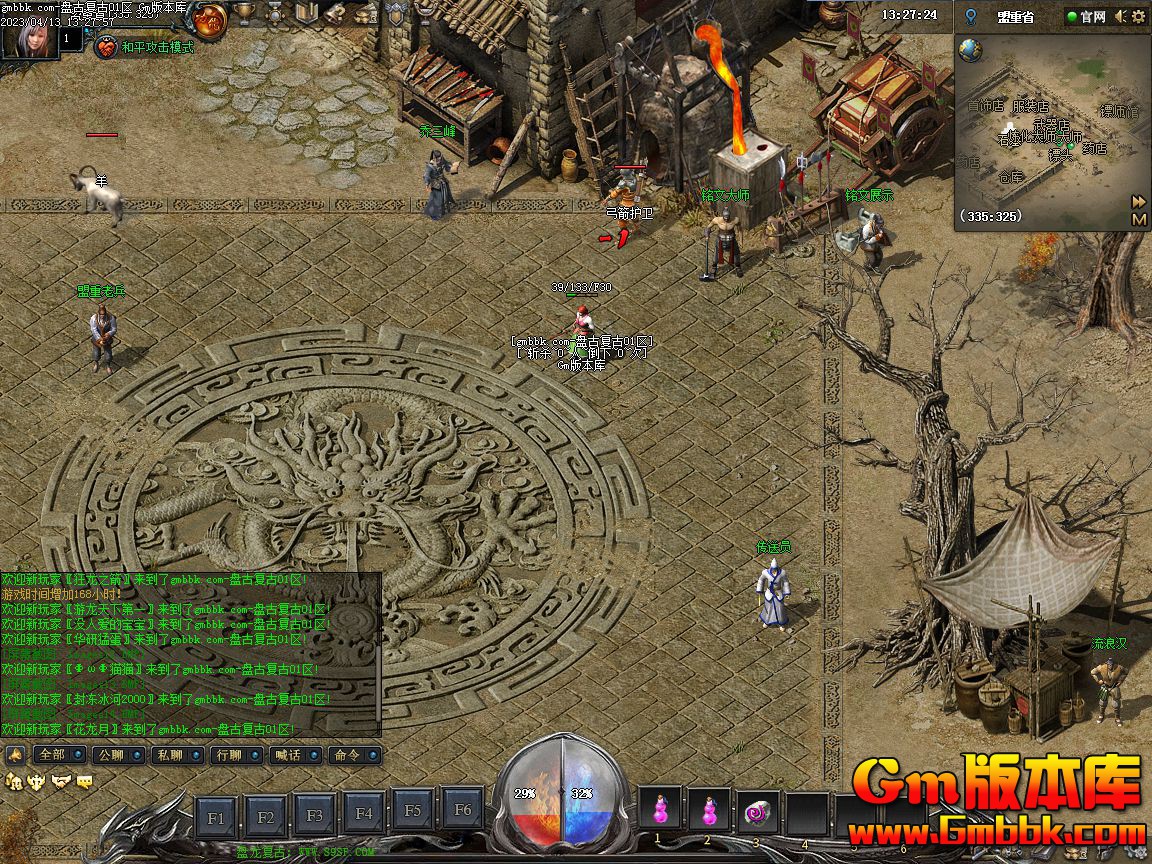Select the 全部 chat tab
Image resolution: width=1152 pixels, height=864 pixels.
(53, 754)
